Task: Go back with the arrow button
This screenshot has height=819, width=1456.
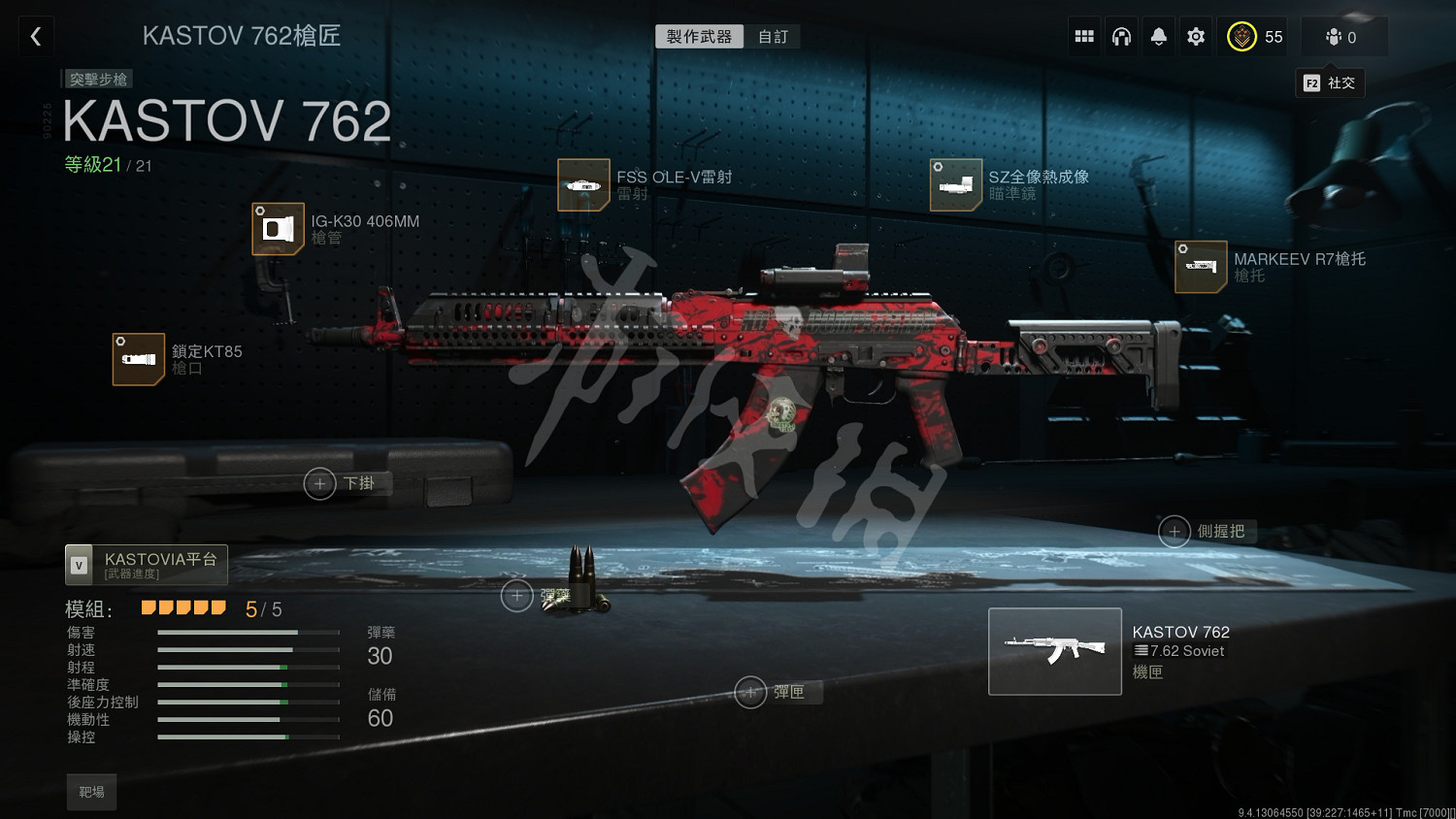Action: pos(36,37)
